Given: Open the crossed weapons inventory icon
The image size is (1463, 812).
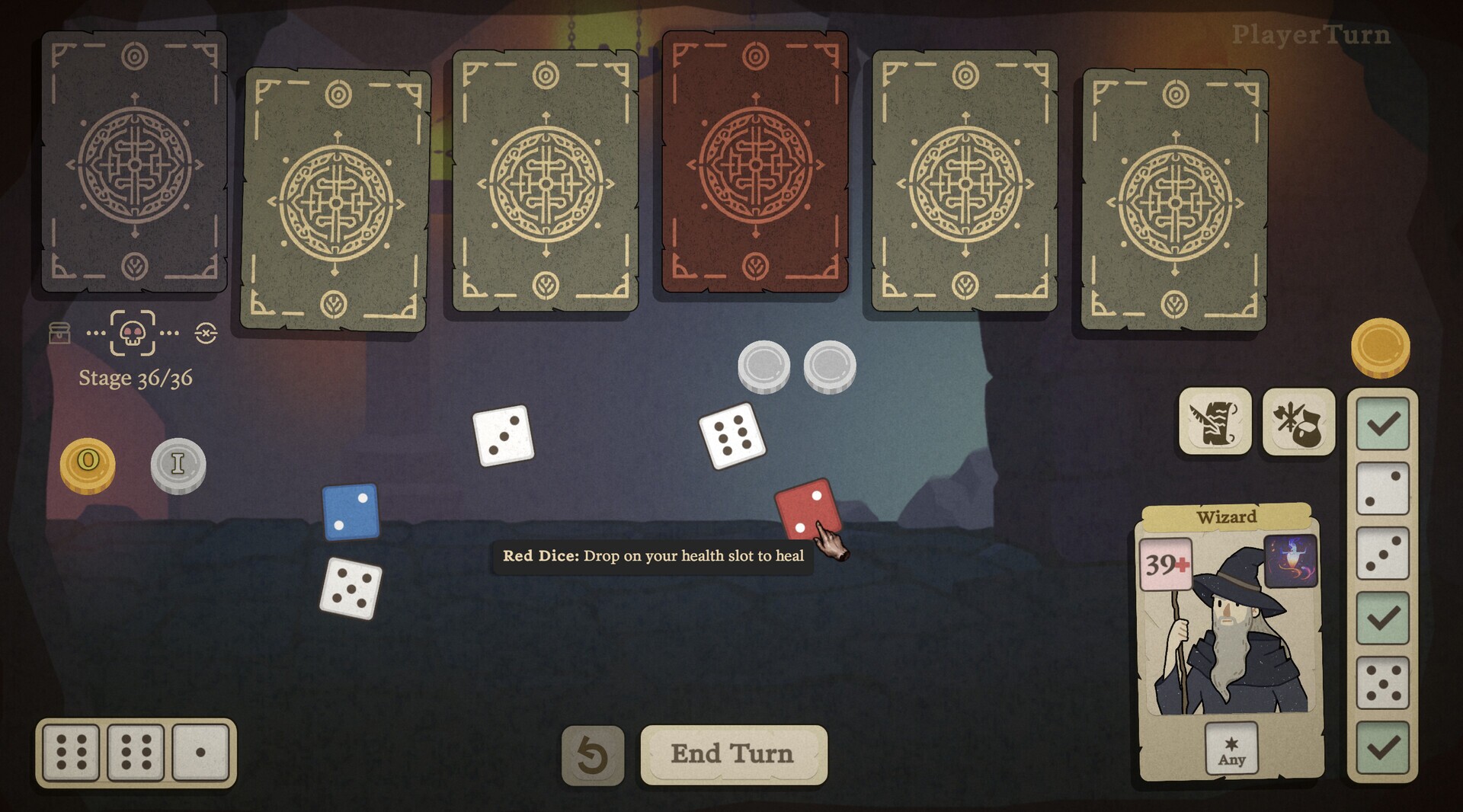Looking at the screenshot, I should [1298, 422].
